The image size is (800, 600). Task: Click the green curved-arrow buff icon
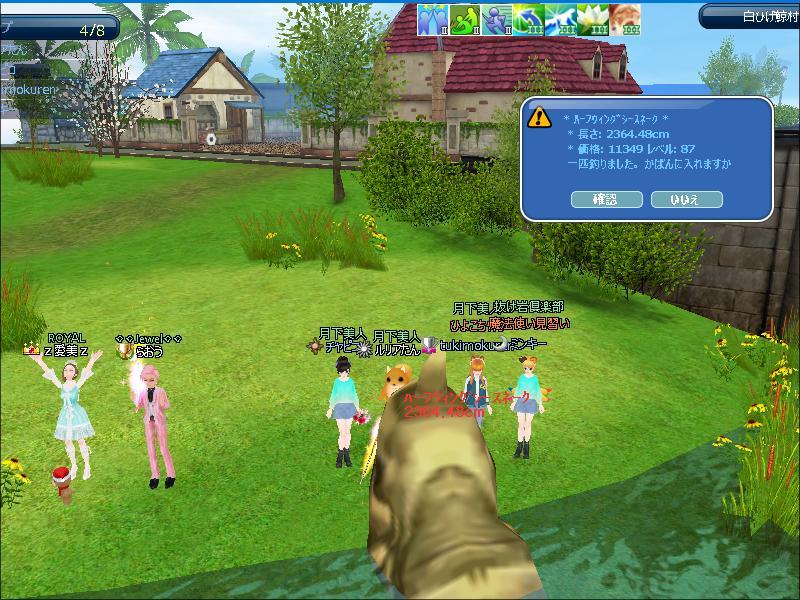(528, 19)
